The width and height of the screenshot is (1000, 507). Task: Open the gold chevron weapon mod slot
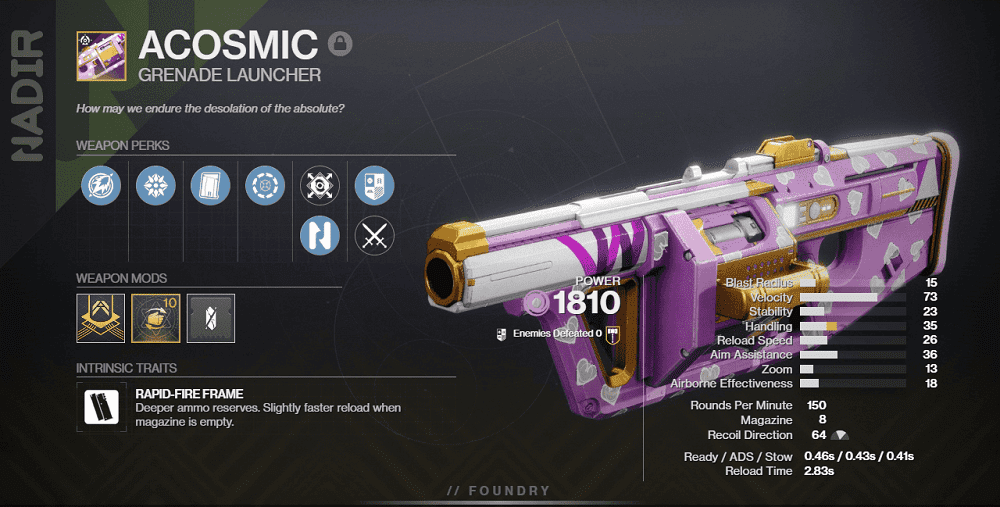coord(101,316)
